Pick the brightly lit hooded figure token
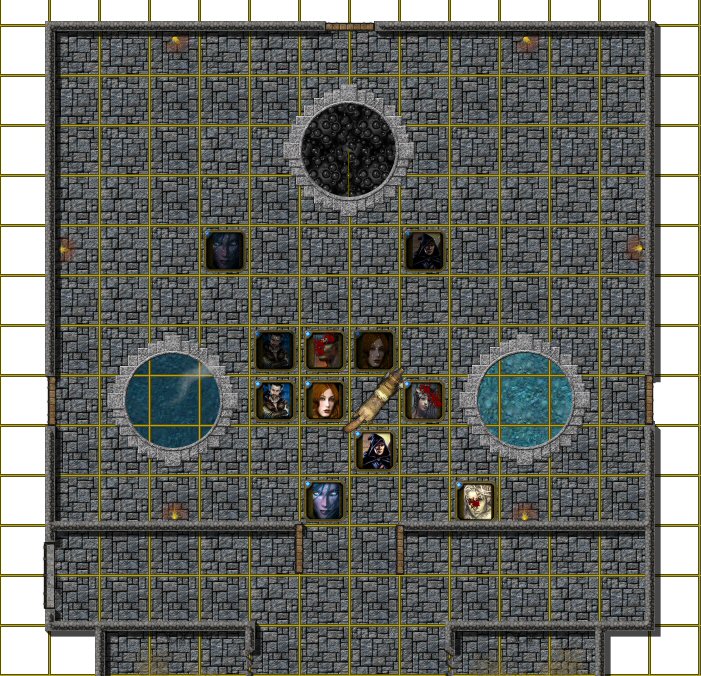 click(x=375, y=450)
